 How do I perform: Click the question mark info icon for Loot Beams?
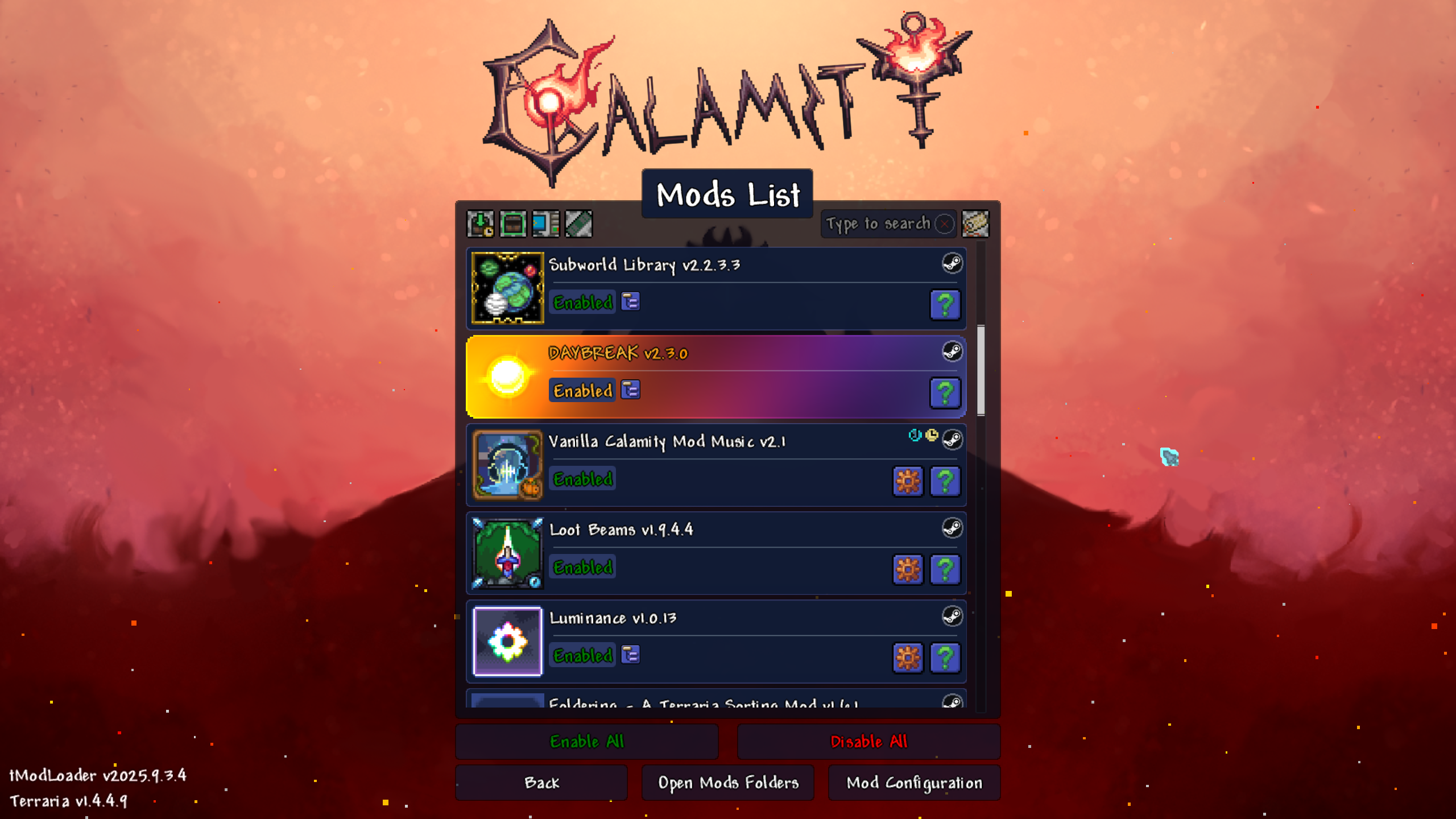pyautogui.click(x=945, y=569)
